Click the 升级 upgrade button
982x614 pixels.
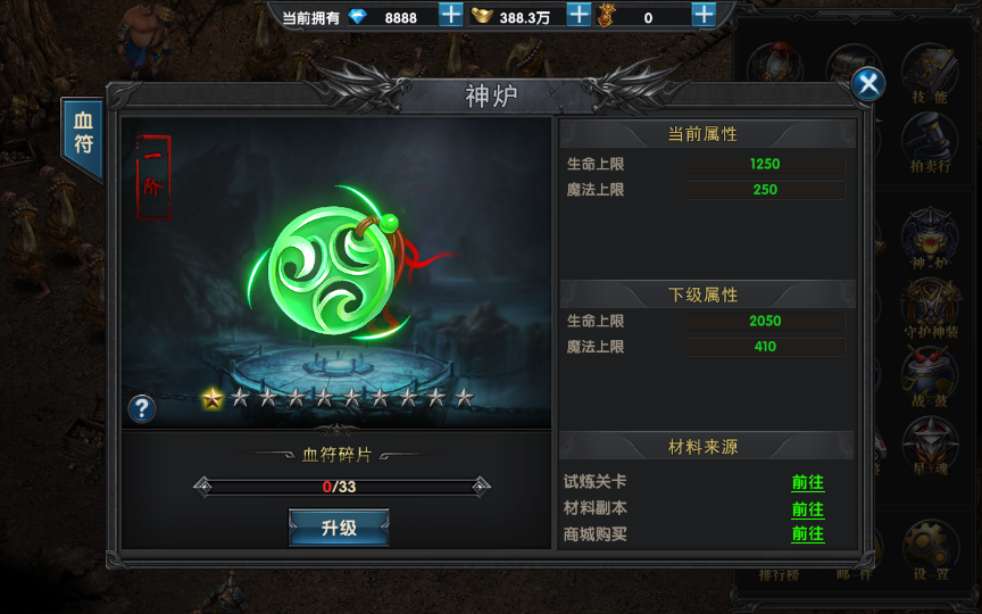(338, 527)
